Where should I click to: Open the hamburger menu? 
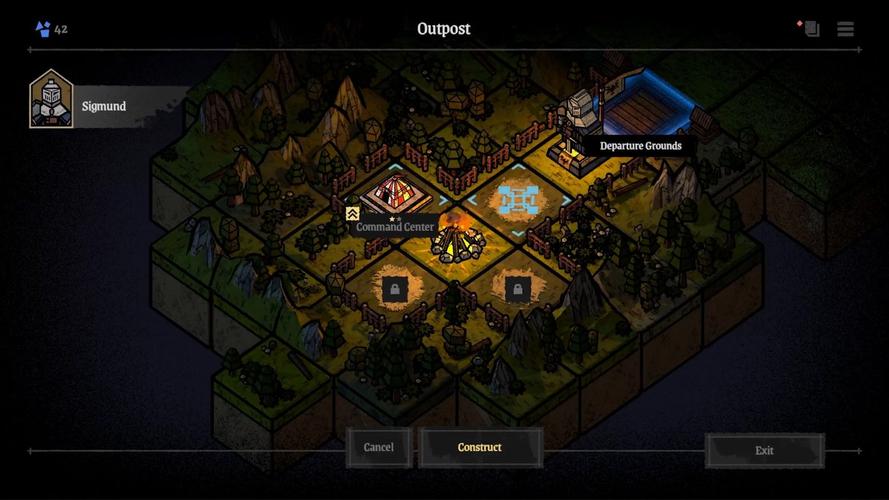click(x=846, y=29)
